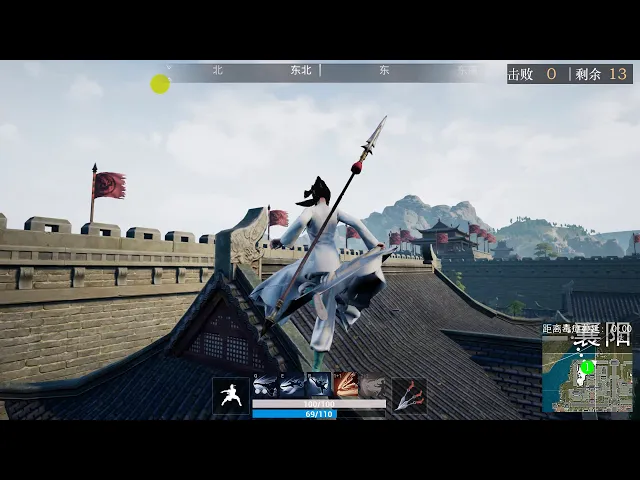
Task: Activate the E skill icon
Action: coord(292,386)
